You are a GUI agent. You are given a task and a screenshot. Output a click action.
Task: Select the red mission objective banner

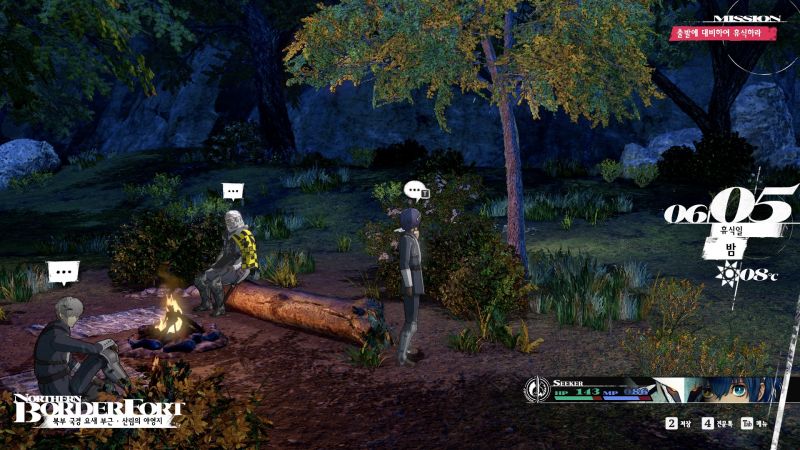(x=723, y=33)
